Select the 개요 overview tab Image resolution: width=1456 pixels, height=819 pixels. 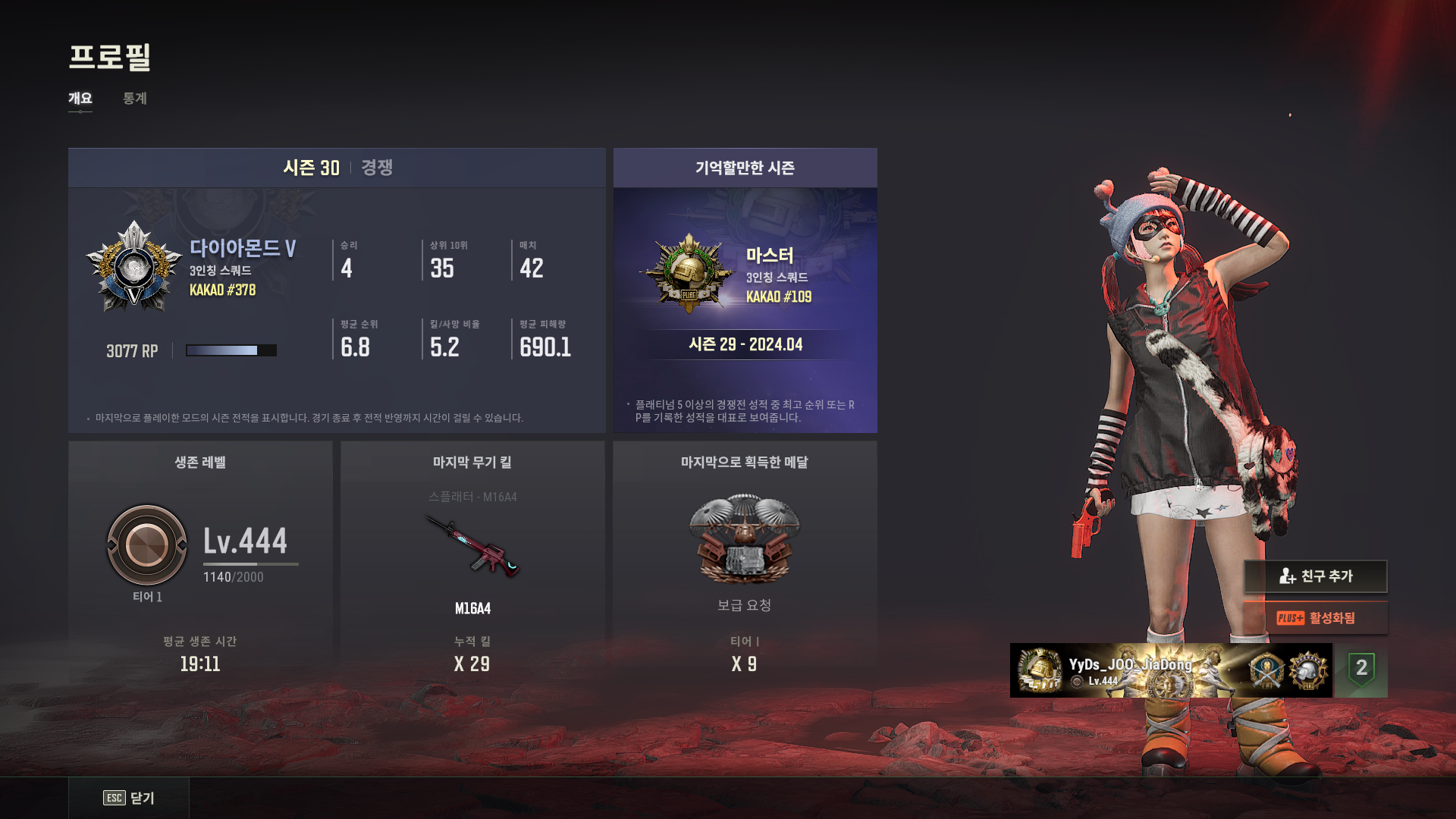pyautogui.click(x=80, y=99)
